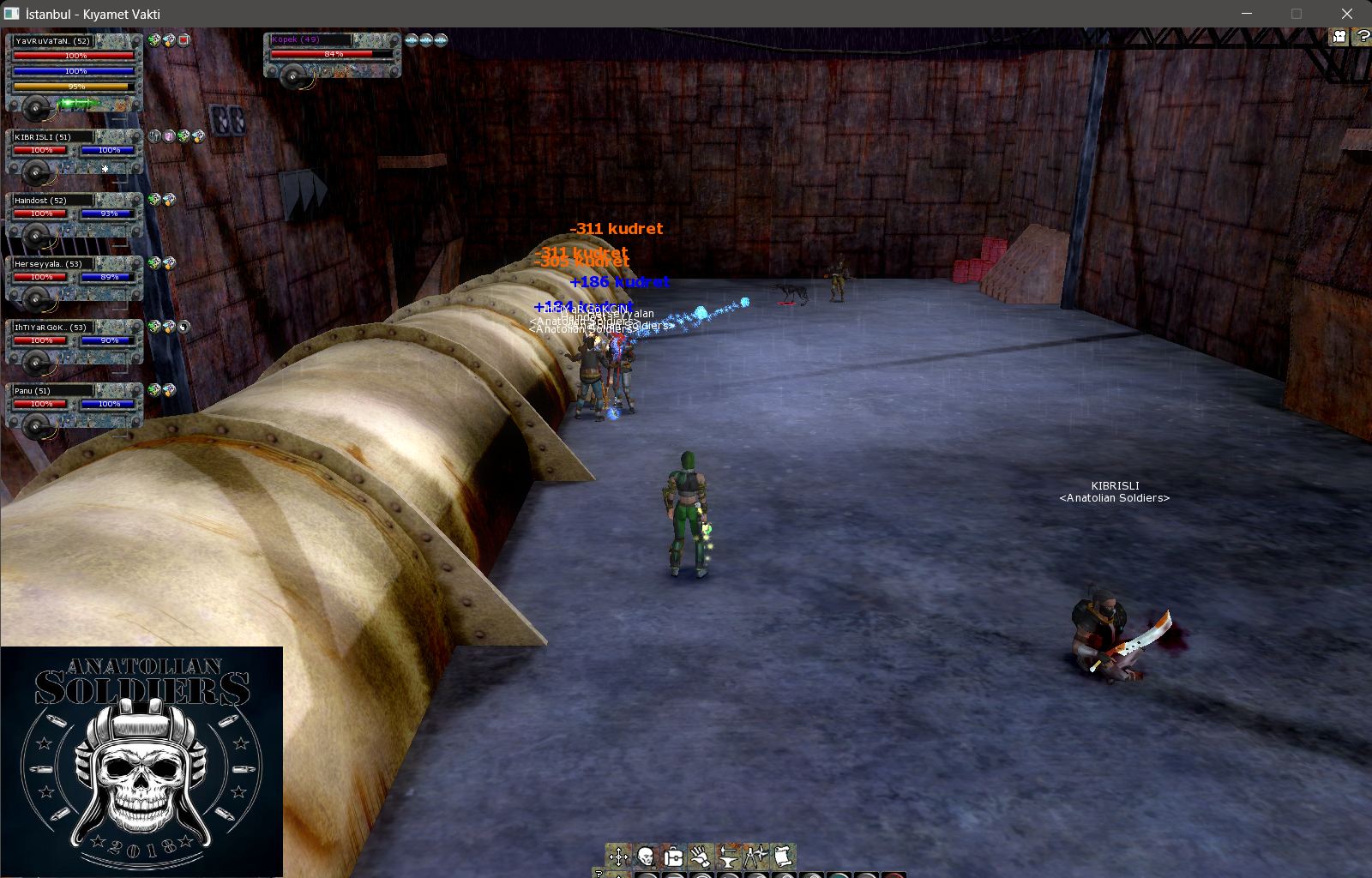Click the compass and star toolbar icon
Screen dimensions: 1372x878
pyautogui.click(x=755, y=856)
